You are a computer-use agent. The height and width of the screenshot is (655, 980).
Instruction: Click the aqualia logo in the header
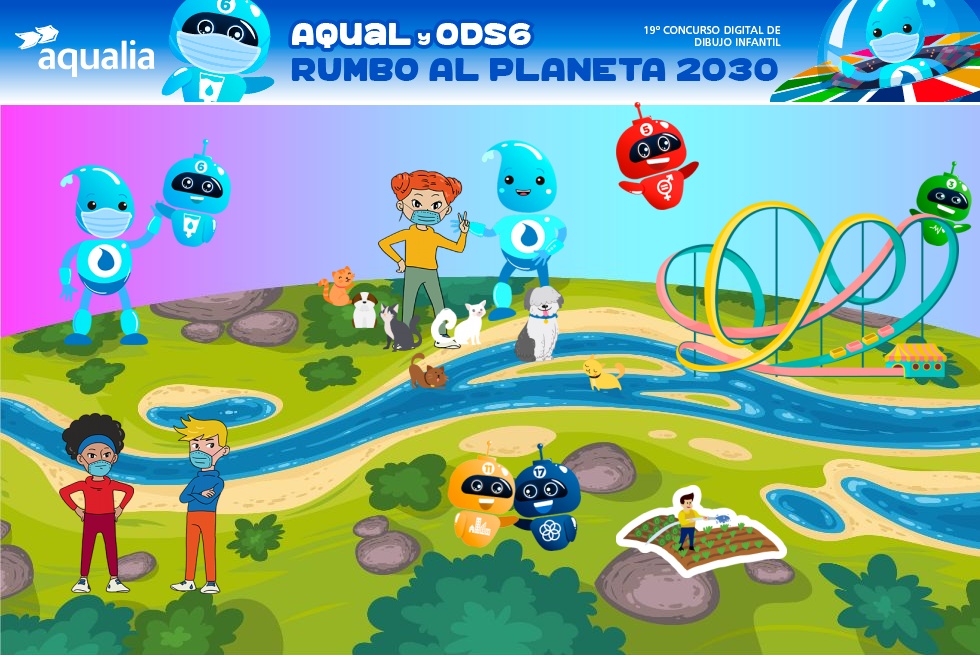tap(85, 50)
